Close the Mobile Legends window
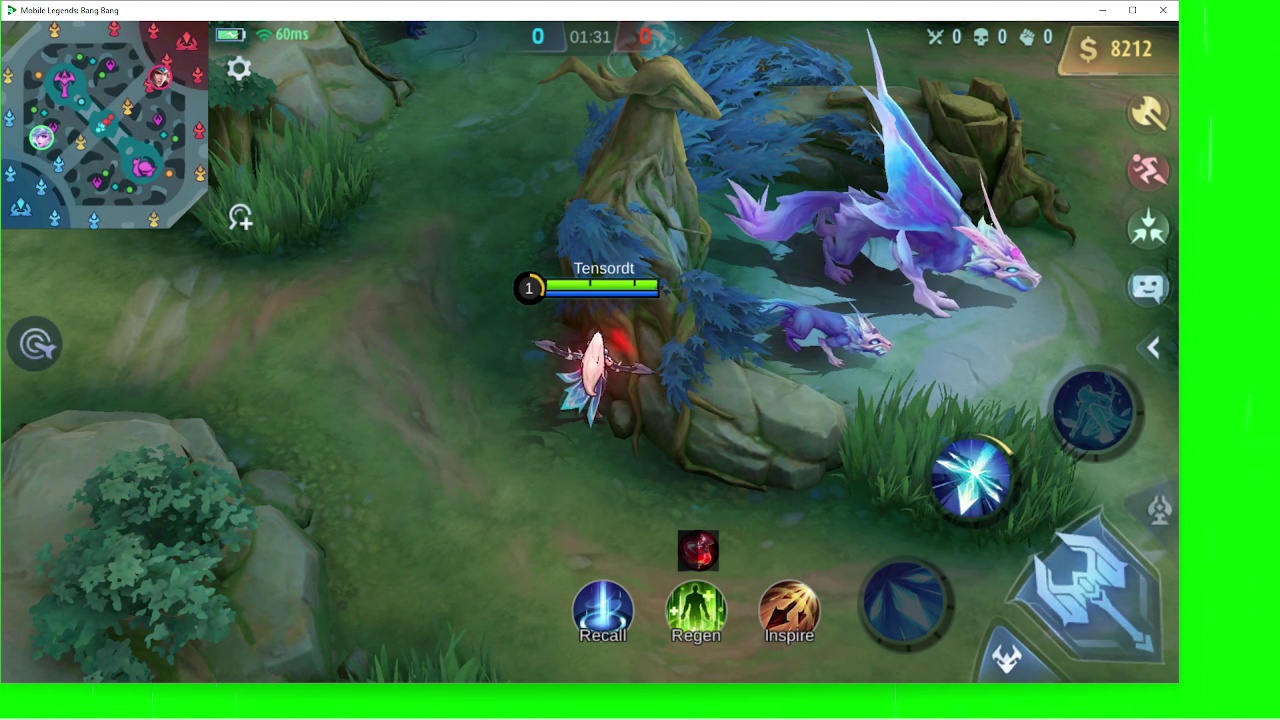The width and height of the screenshot is (1280, 720). pyautogui.click(x=1163, y=10)
